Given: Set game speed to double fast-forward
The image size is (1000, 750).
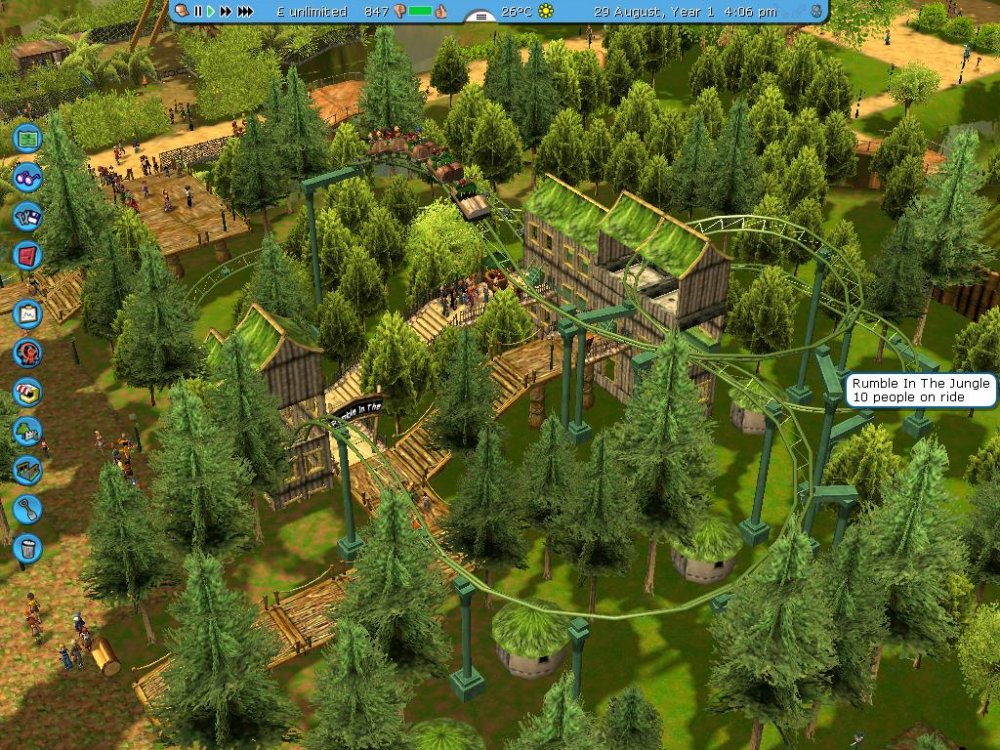Looking at the screenshot, I should 226,11.
